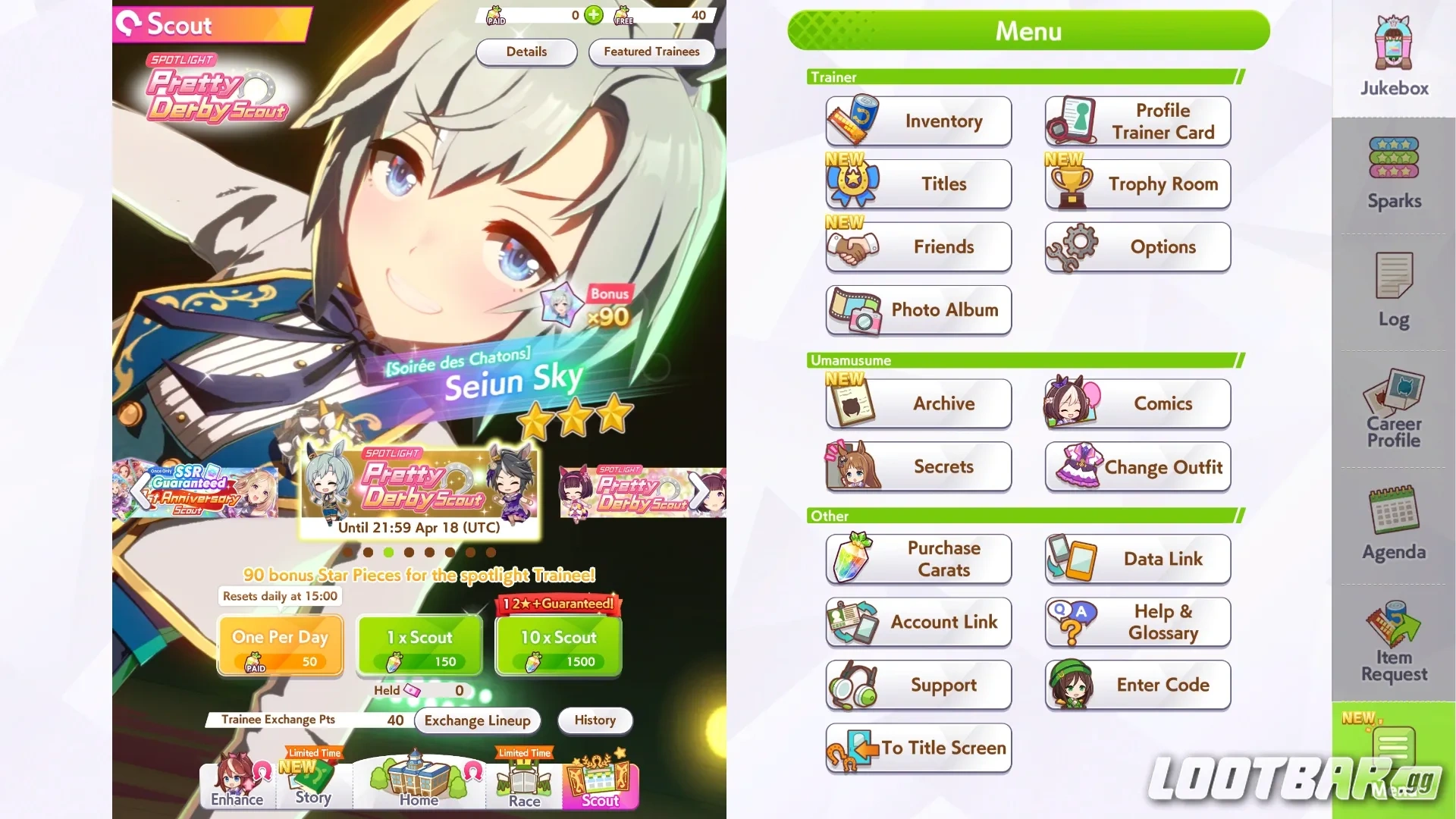Open the Exchange Lineup dropdown

(x=477, y=720)
